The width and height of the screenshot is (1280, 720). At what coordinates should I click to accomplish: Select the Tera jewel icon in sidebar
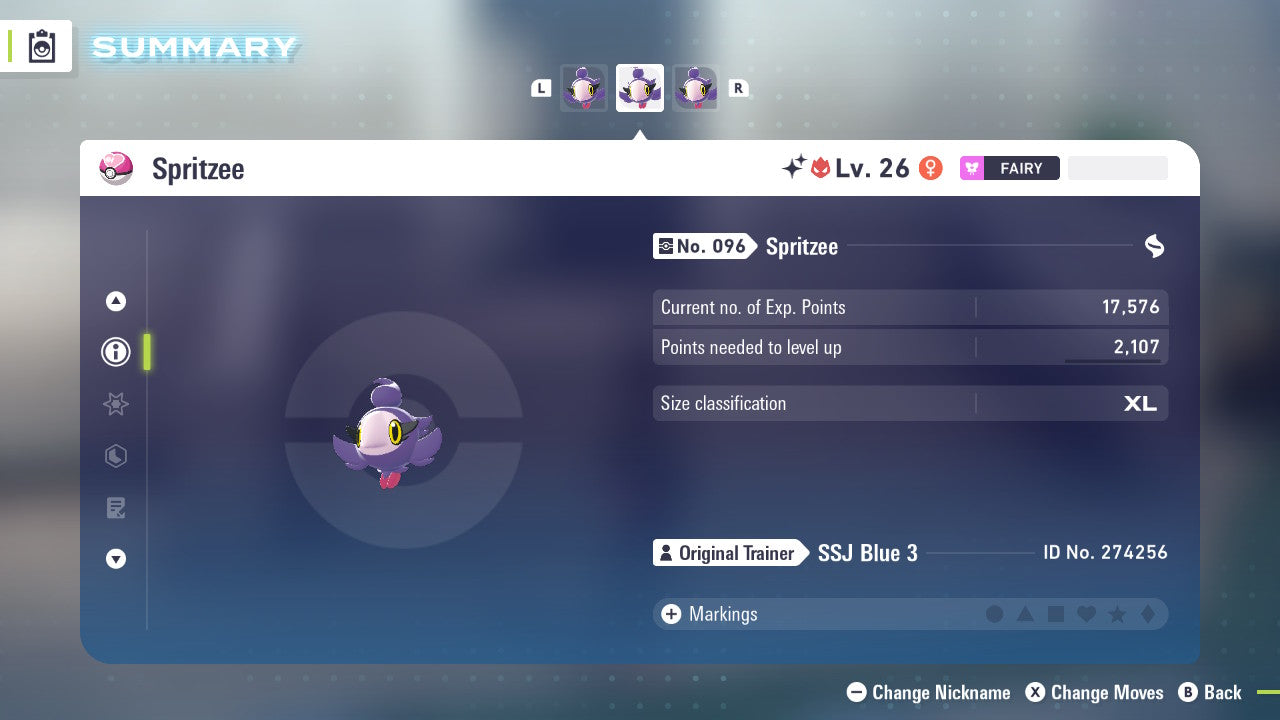(x=116, y=456)
